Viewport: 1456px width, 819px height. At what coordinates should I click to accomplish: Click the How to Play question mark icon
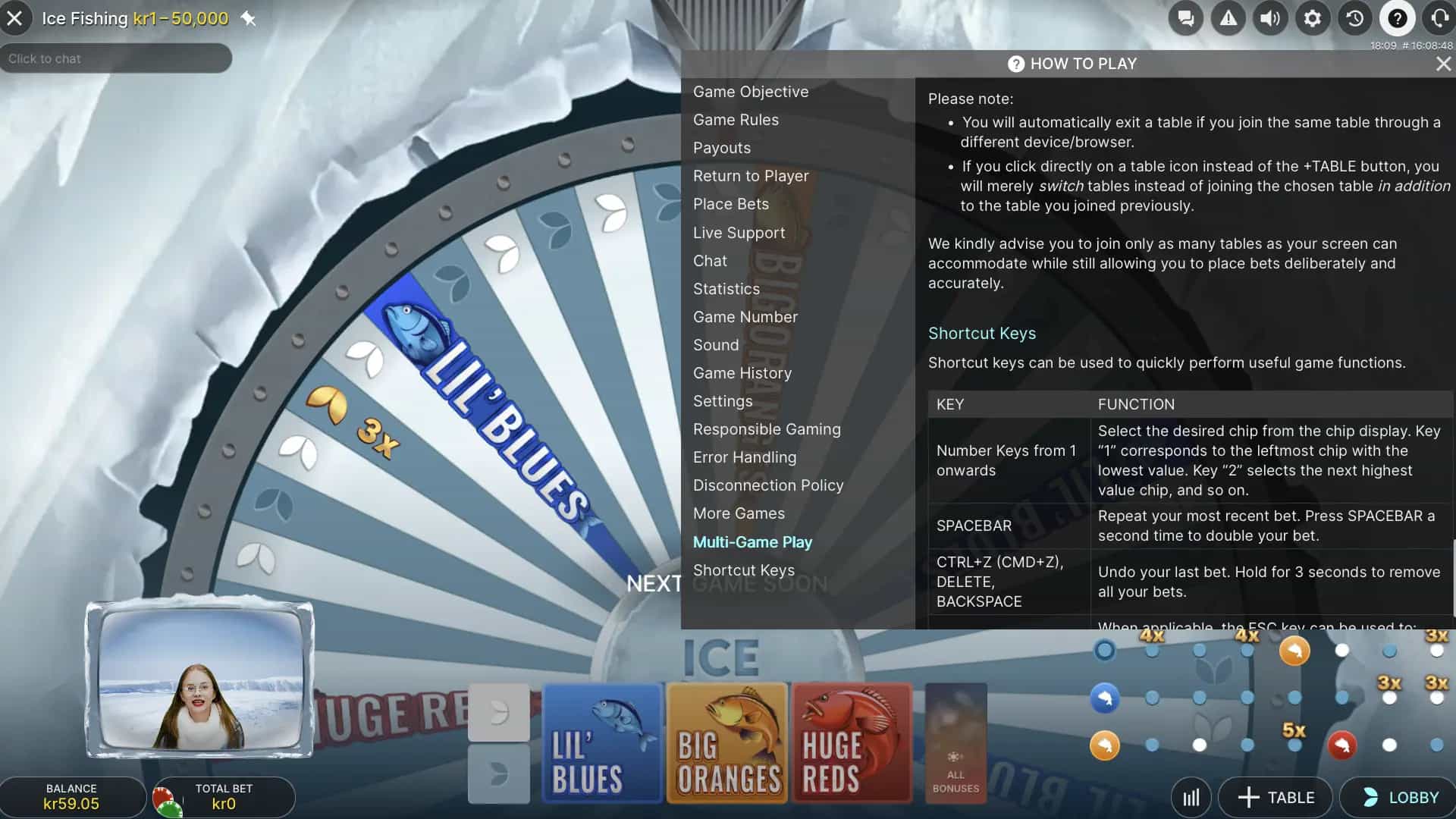point(1397,18)
